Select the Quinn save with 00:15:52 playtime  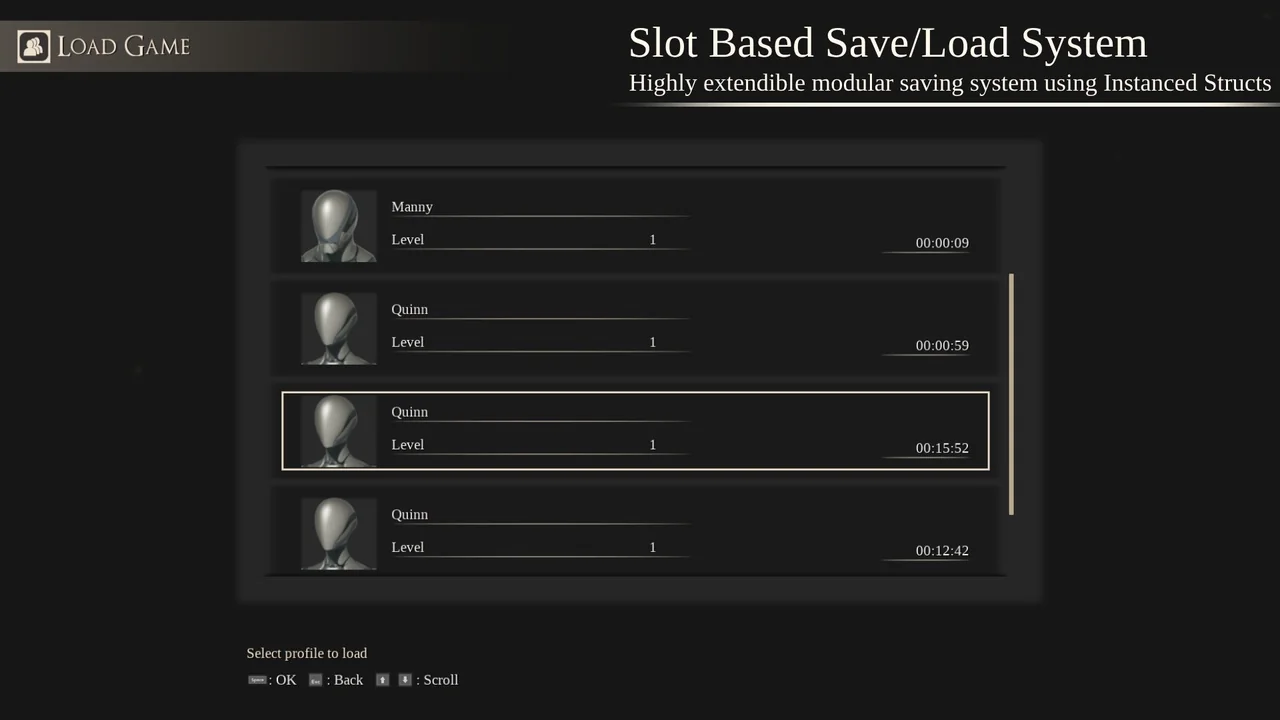tap(635, 430)
